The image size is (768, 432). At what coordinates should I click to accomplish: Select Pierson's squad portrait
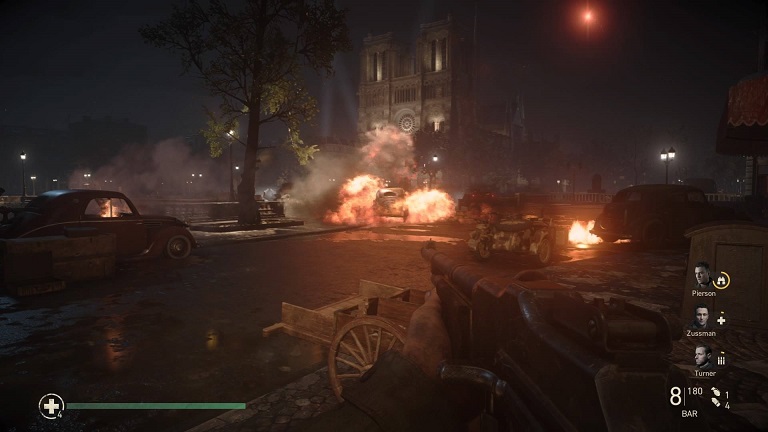tap(704, 277)
